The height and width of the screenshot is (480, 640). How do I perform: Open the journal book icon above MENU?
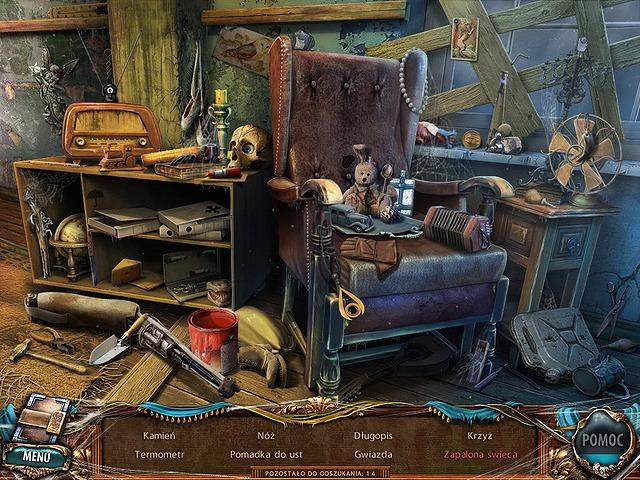[42, 416]
